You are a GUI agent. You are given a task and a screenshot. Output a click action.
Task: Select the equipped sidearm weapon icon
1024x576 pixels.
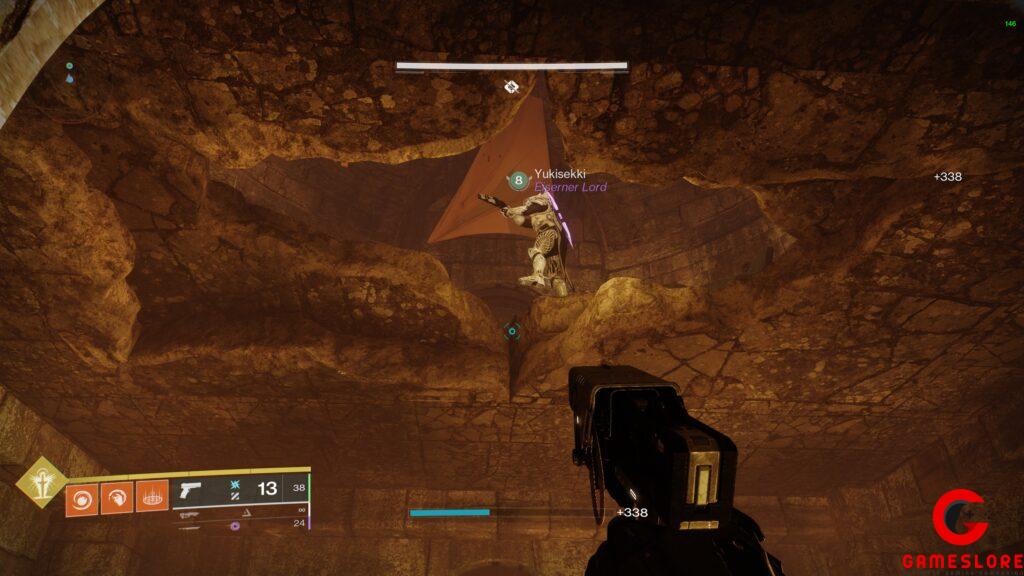click(x=188, y=490)
